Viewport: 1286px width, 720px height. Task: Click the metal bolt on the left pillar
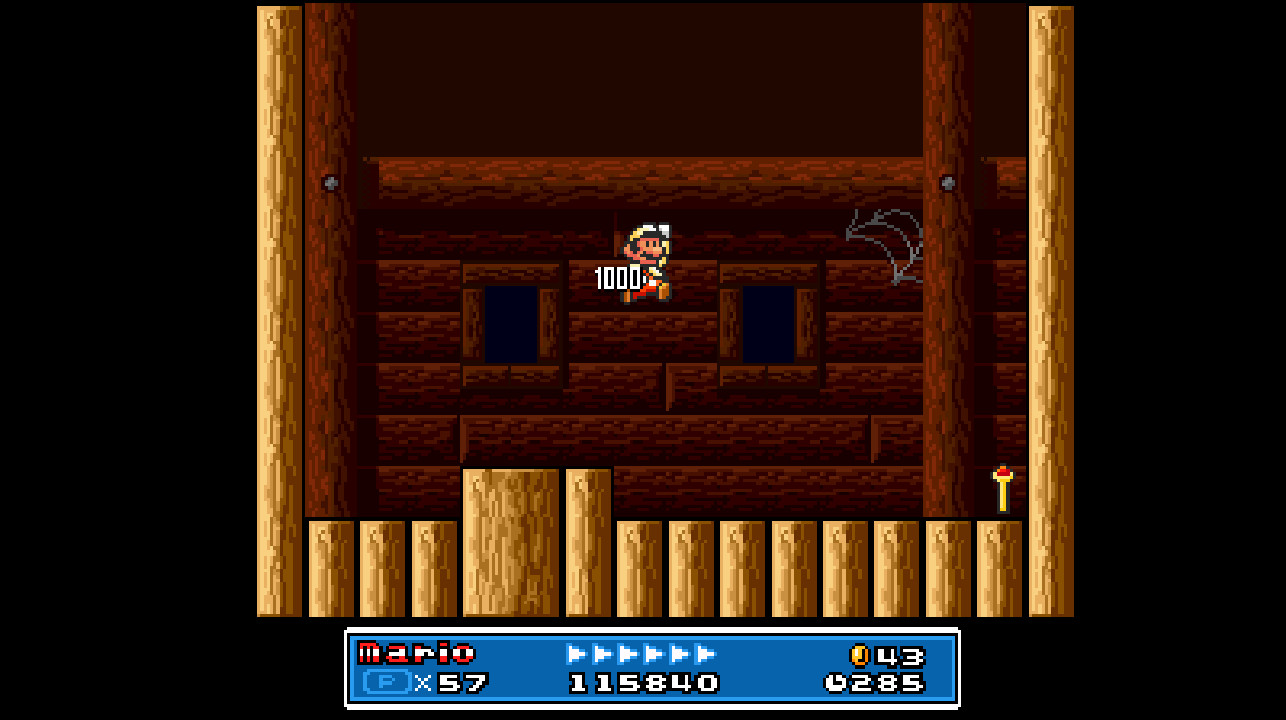330,183
